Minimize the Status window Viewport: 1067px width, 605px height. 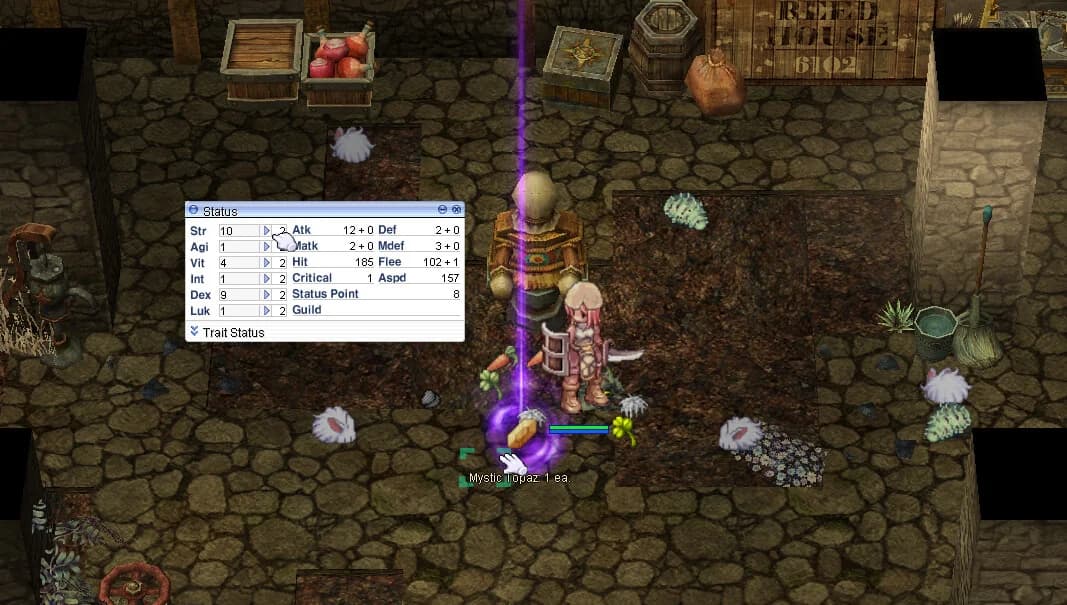443,210
